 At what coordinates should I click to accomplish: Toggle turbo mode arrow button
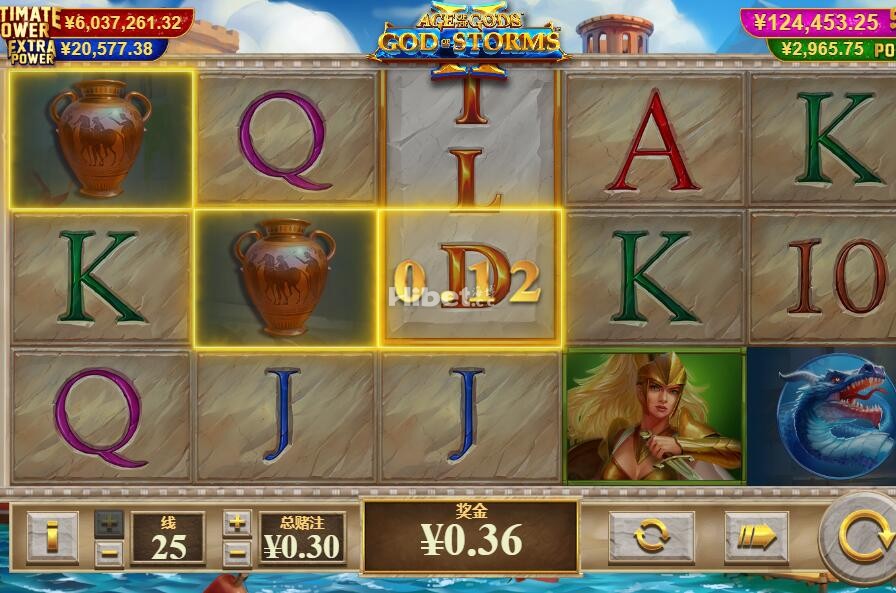(x=756, y=537)
